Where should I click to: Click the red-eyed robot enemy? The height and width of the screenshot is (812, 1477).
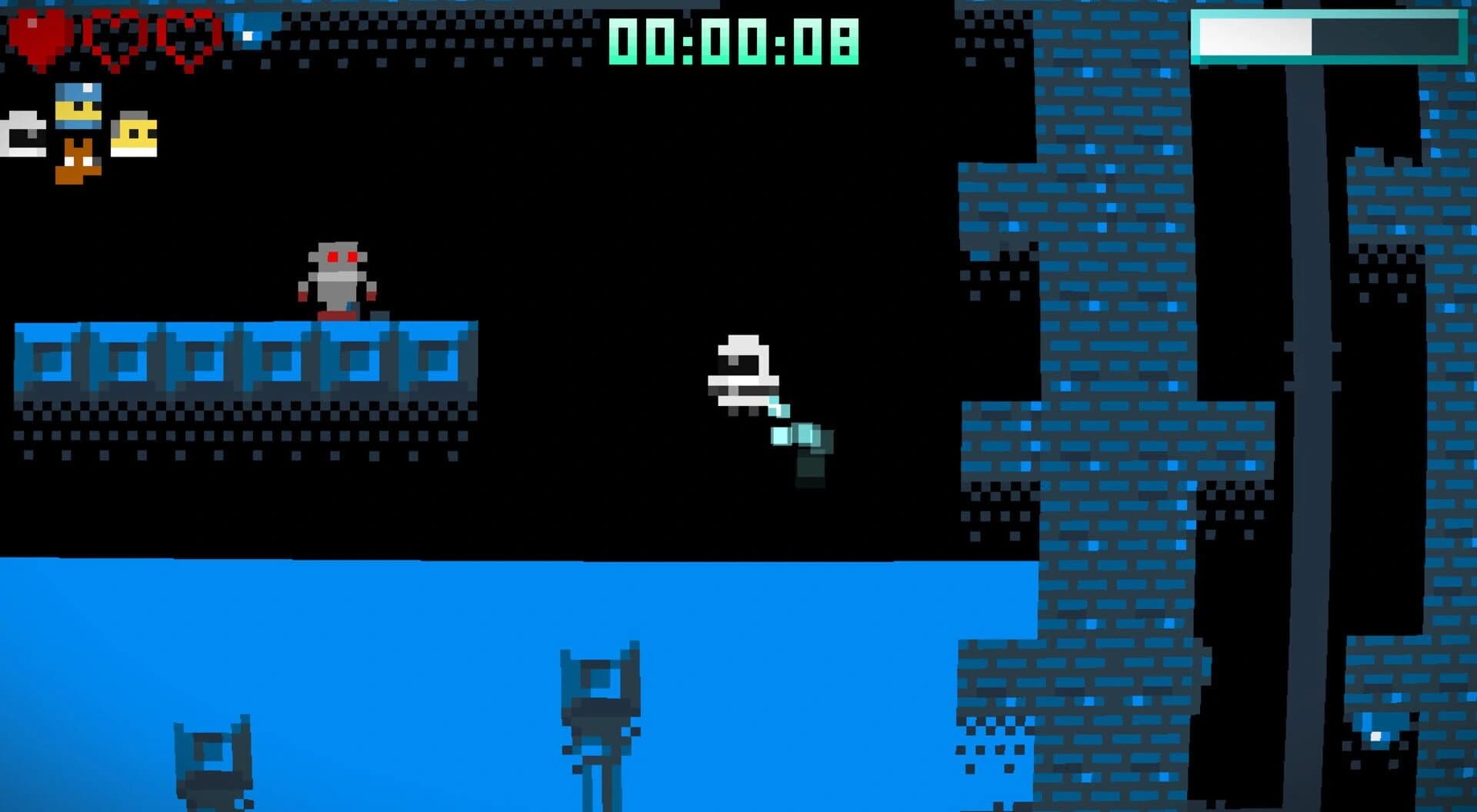[338, 277]
